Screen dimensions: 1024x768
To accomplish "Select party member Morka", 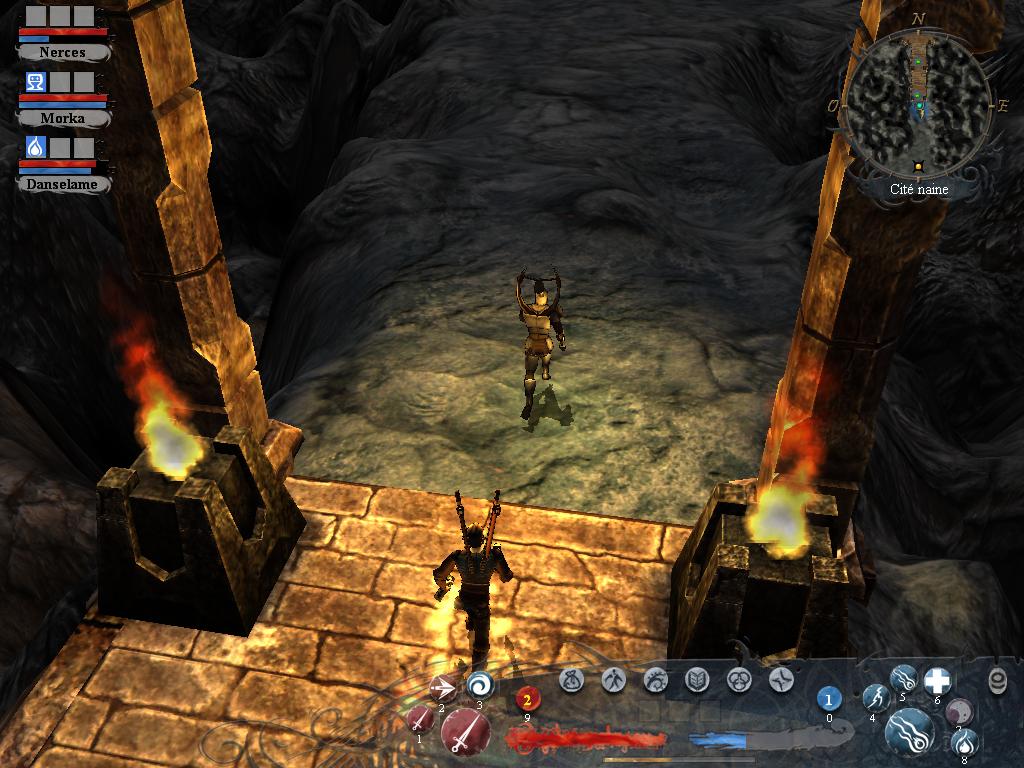I will click(62, 117).
